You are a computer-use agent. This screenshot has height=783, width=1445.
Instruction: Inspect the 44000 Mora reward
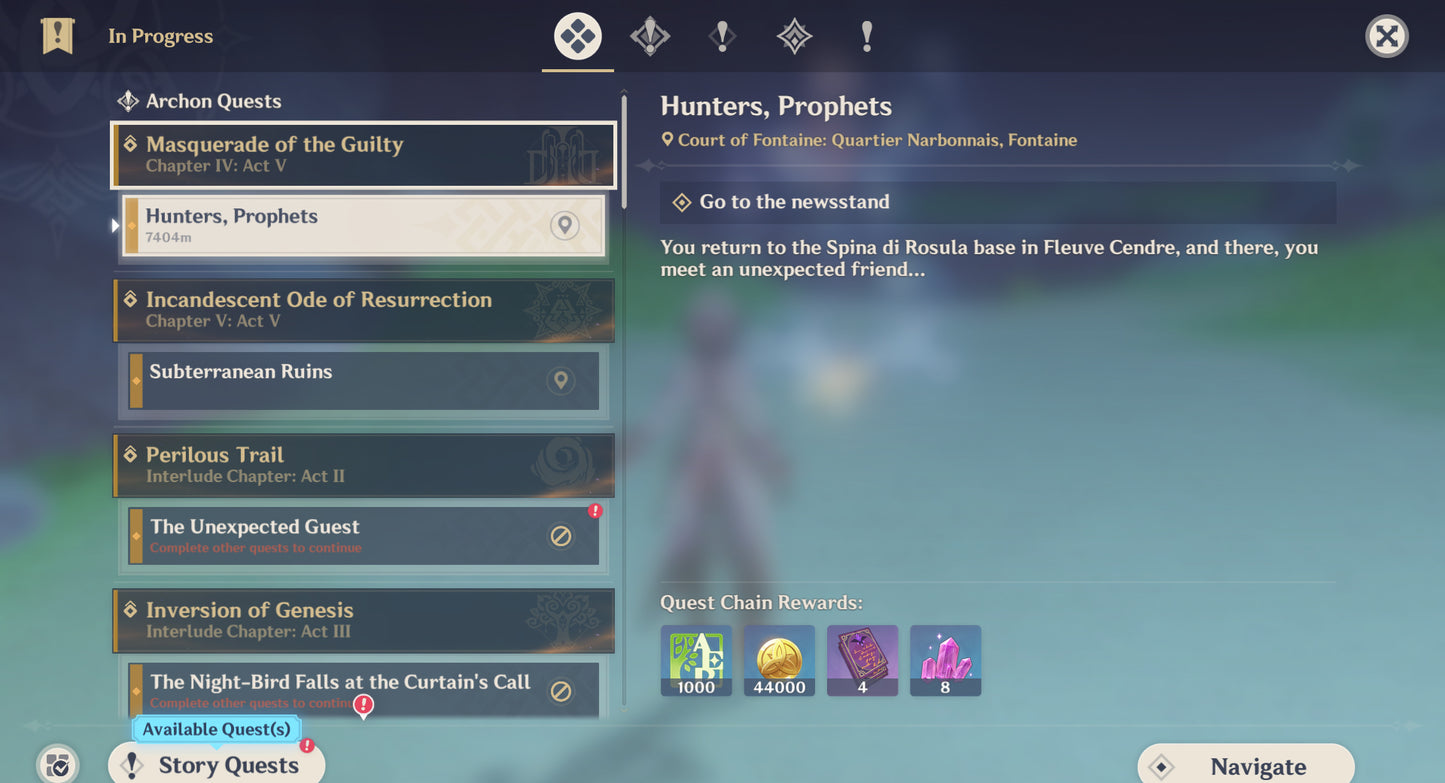point(779,660)
